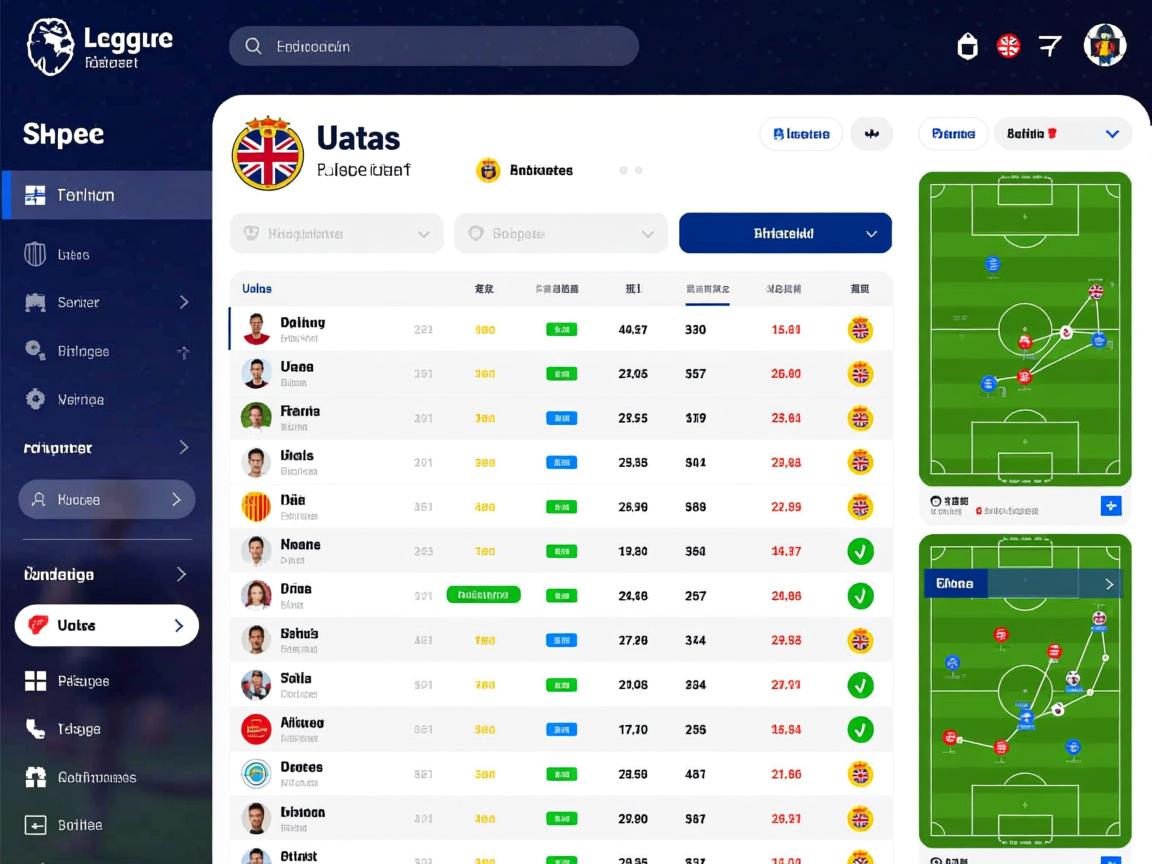The width and height of the screenshot is (1152, 864).
Task: Select the Fonhon sidebar item
Action: pyautogui.click(x=106, y=195)
